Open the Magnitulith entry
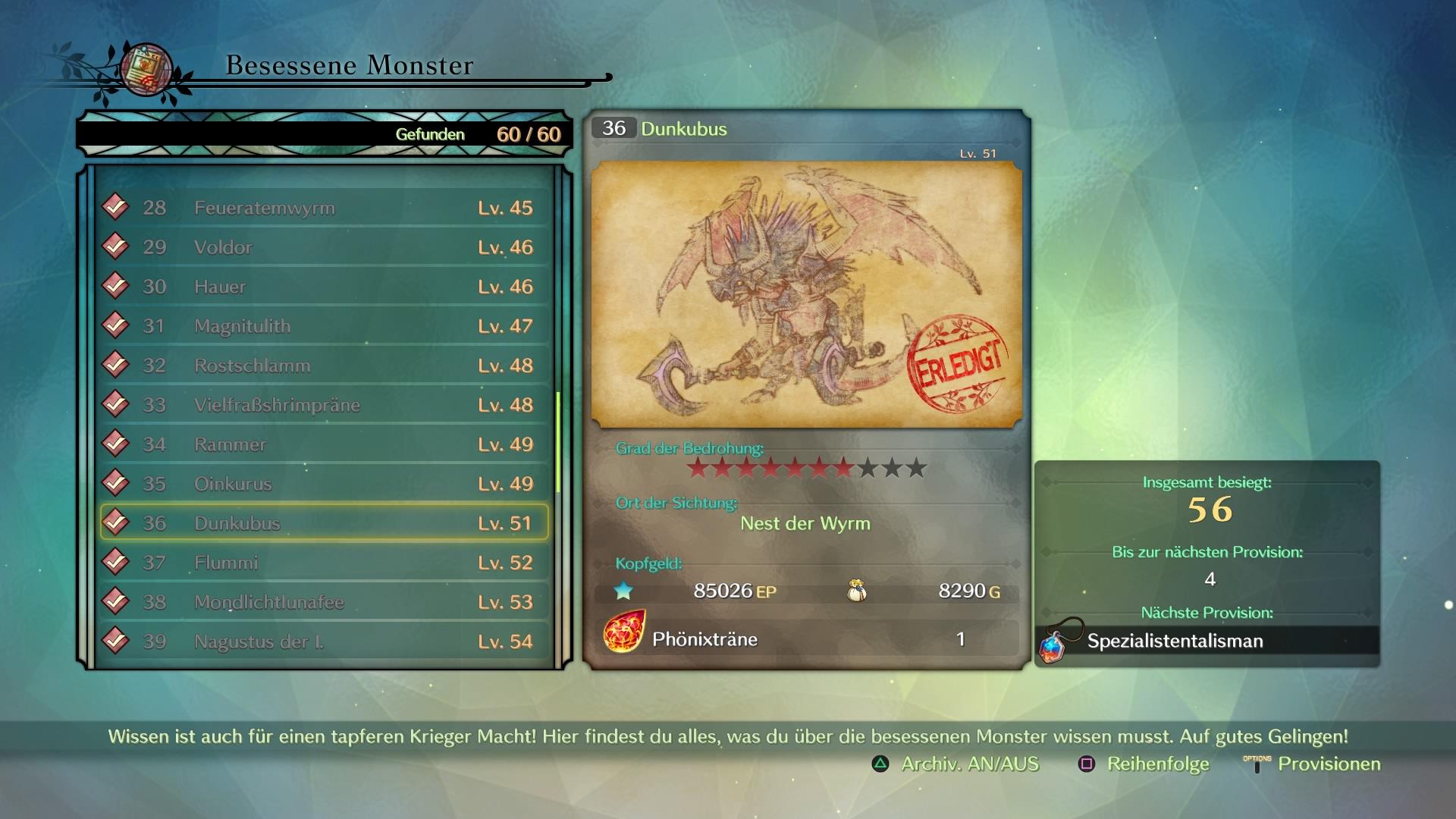The image size is (1456, 819). [325, 326]
